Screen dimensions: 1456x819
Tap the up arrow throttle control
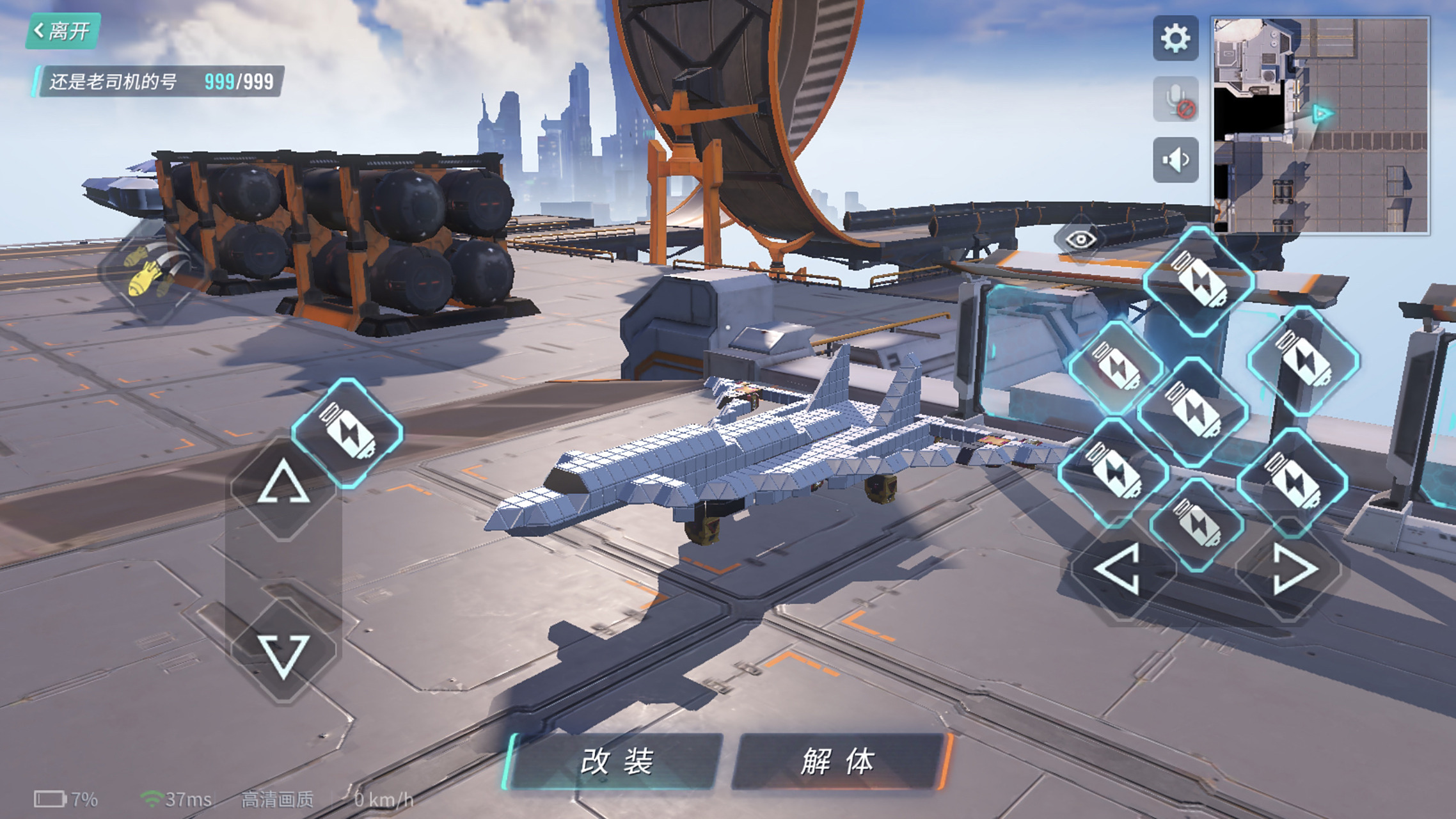tap(283, 484)
